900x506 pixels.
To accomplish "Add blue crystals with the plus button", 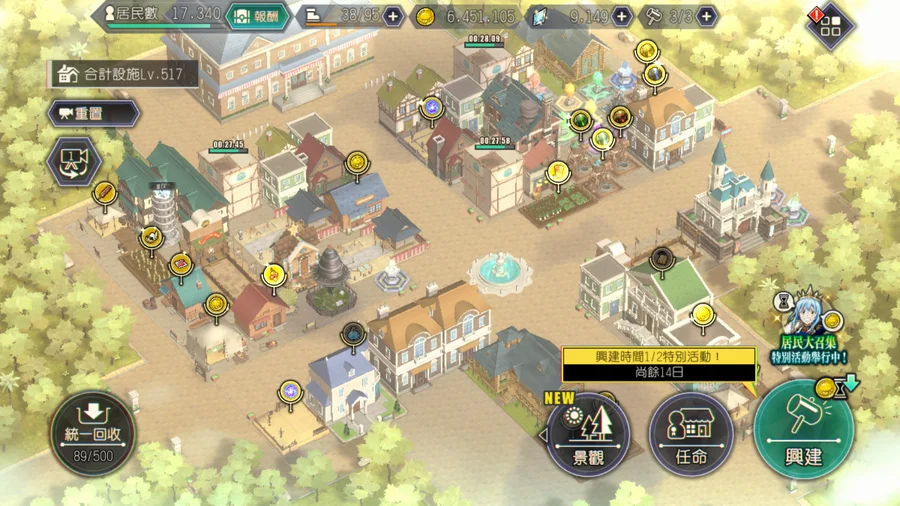I will point(621,16).
